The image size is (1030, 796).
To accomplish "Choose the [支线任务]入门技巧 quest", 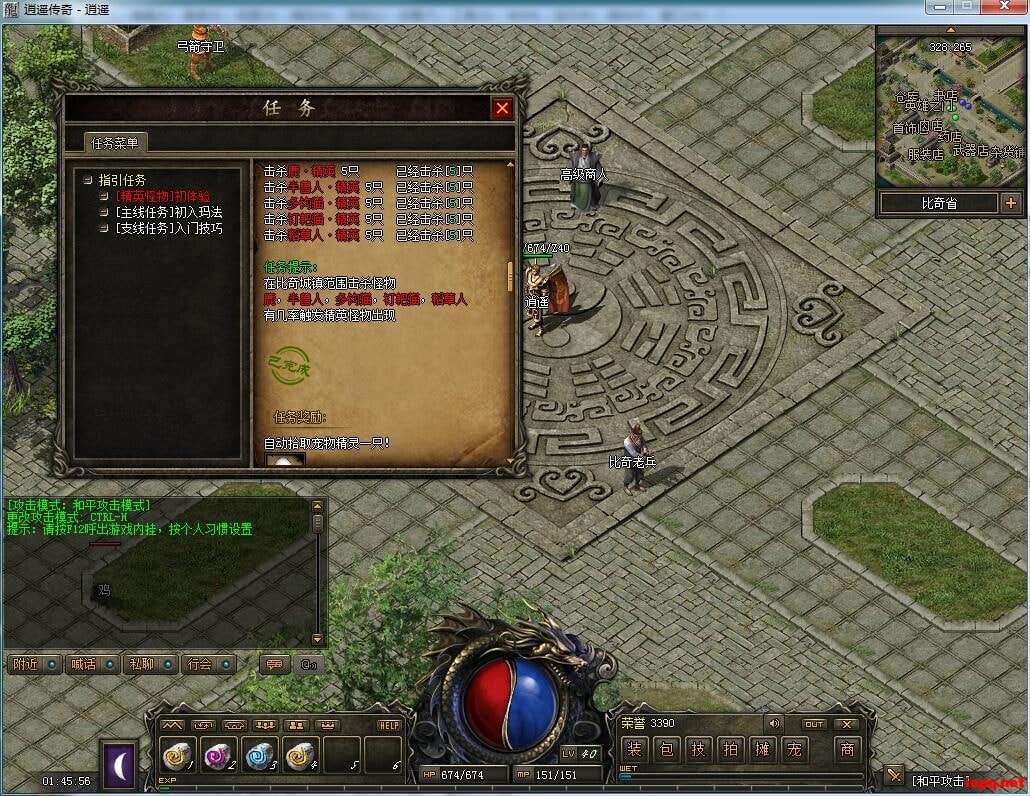I will pyautogui.click(x=169, y=228).
